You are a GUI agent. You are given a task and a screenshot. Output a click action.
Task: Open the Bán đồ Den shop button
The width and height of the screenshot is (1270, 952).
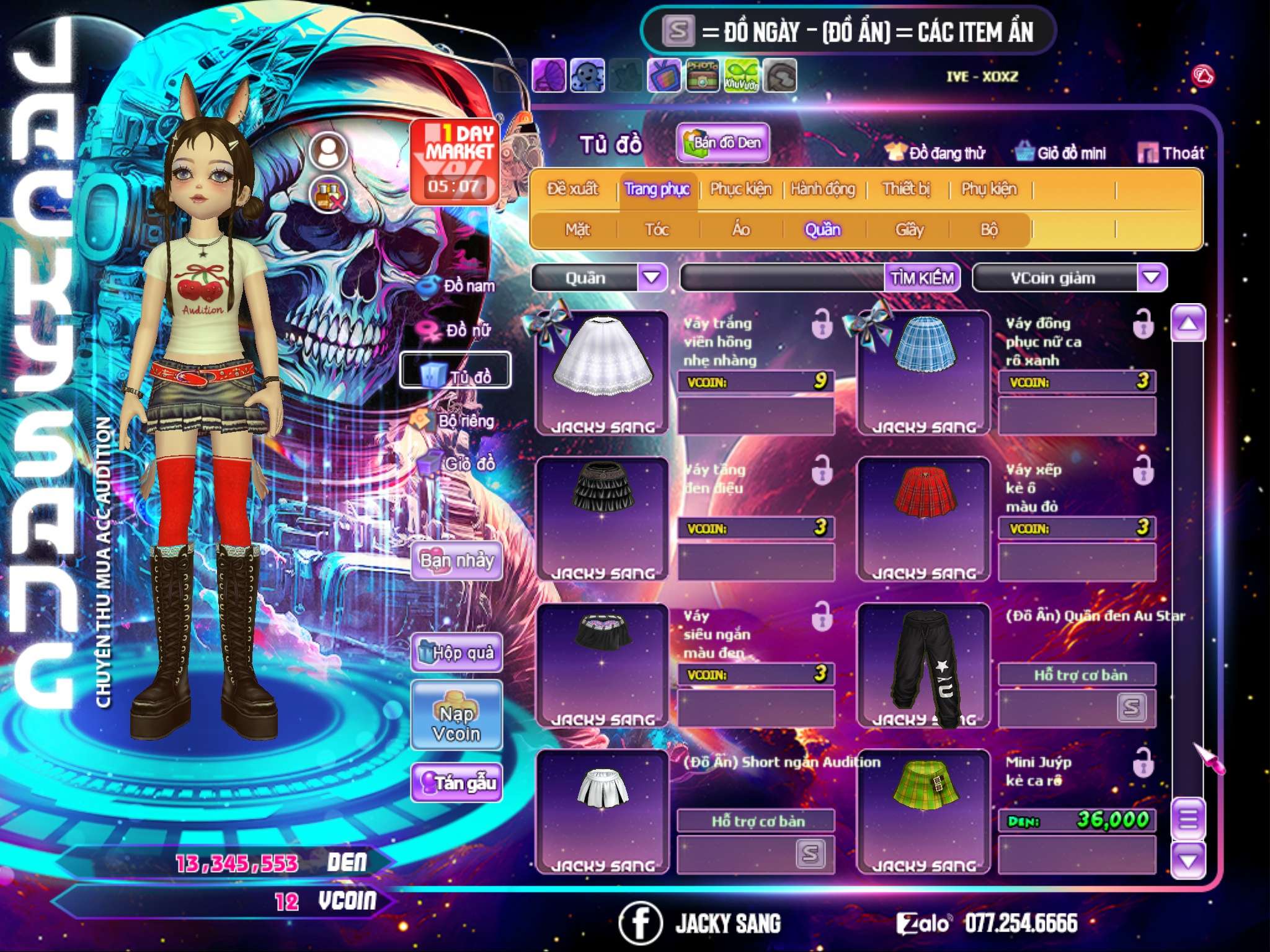(722, 143)
